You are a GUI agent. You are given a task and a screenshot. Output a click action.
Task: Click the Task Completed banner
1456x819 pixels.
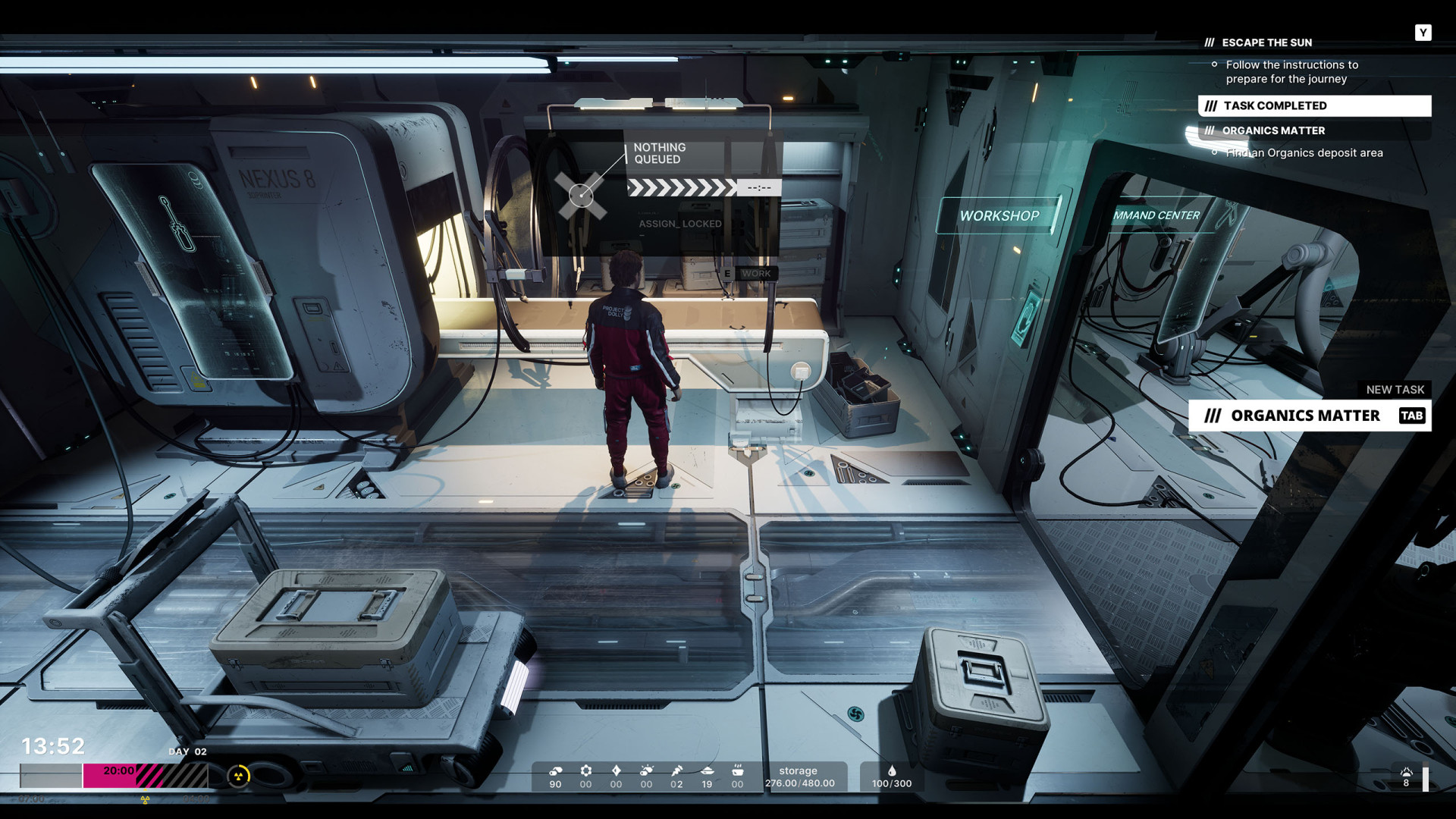pos(1313,105)
